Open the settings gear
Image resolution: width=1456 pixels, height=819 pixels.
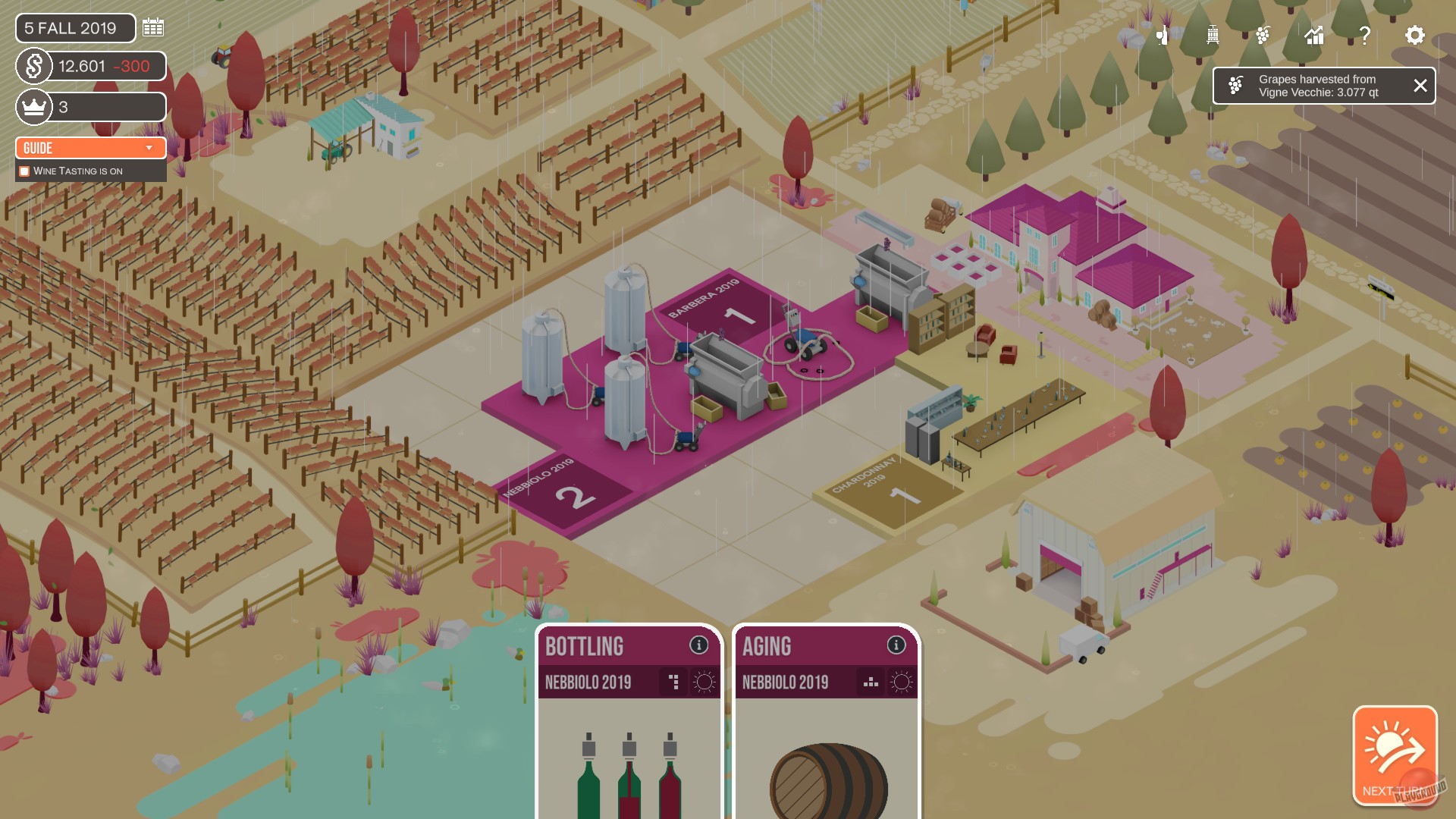1415,34
